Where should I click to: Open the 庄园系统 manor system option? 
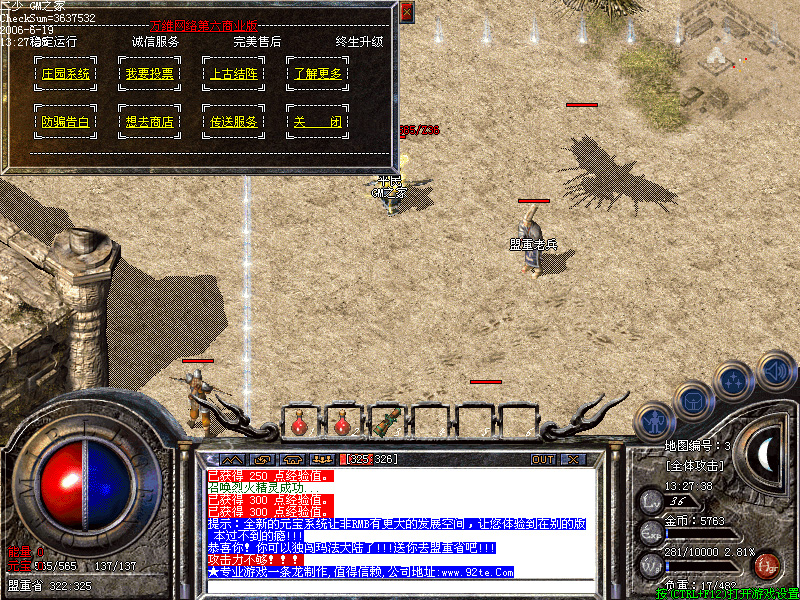coord(66,73)
